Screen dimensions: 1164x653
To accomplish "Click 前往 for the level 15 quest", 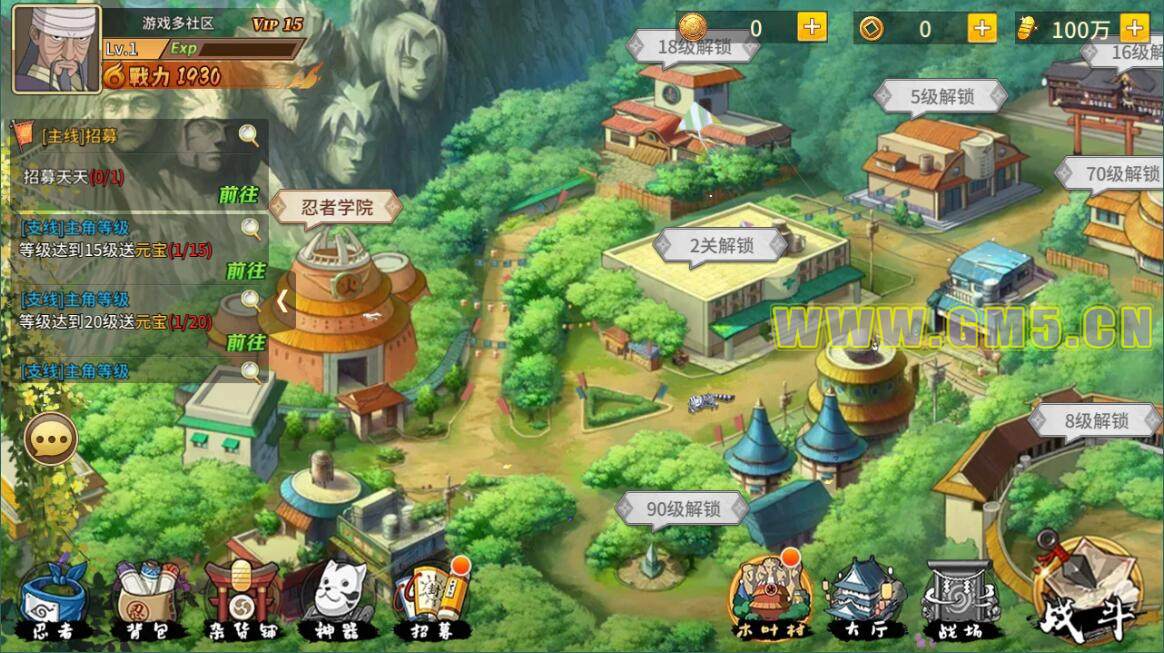I will 245,270.
